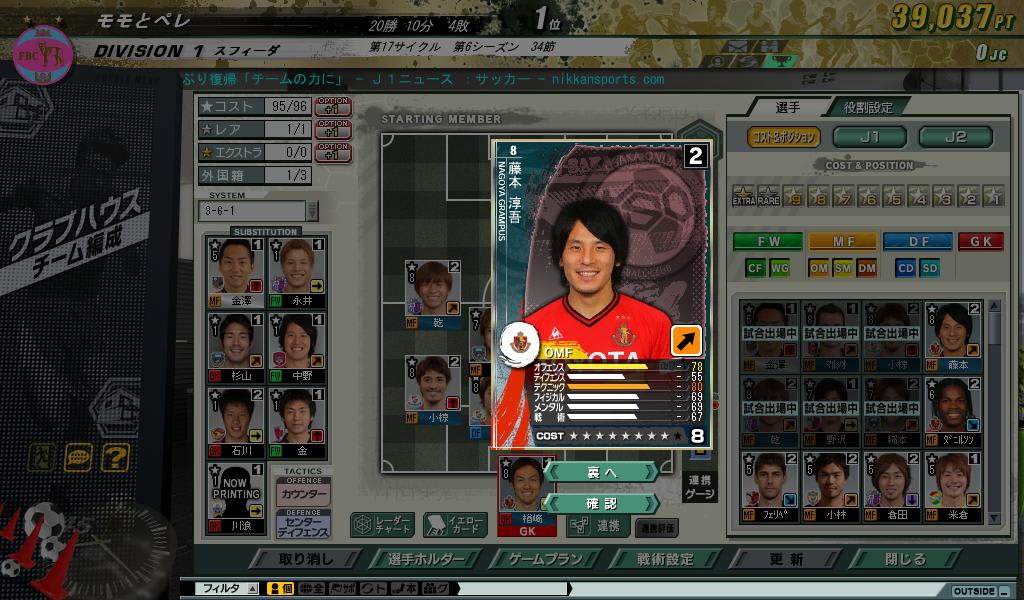Select substitute player 金澤
The width and height of the screenshot is (1024, 600).
[236, 270]
